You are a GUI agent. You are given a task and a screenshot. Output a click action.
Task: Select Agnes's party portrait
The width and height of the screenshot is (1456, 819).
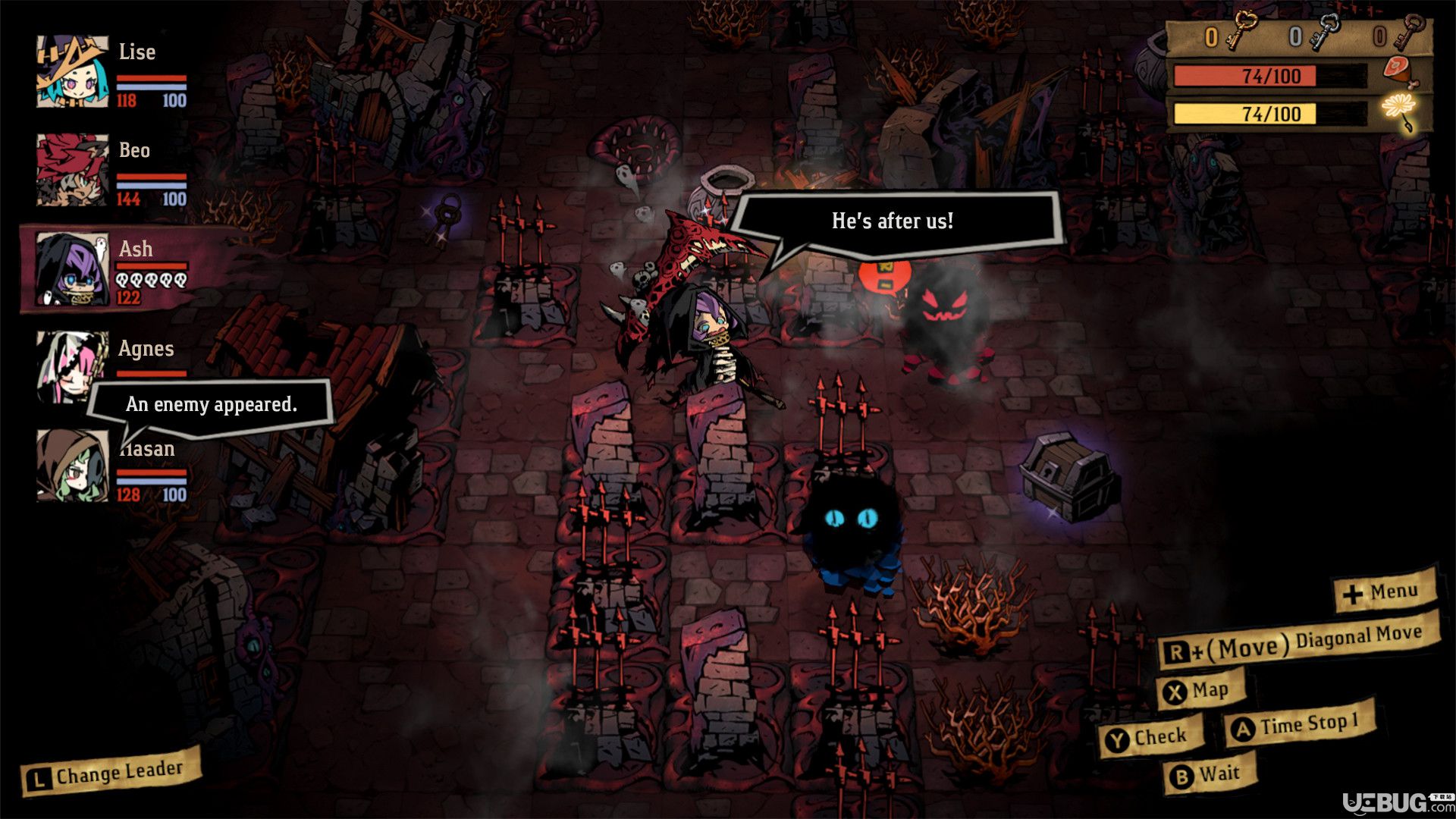pos(71,365)
